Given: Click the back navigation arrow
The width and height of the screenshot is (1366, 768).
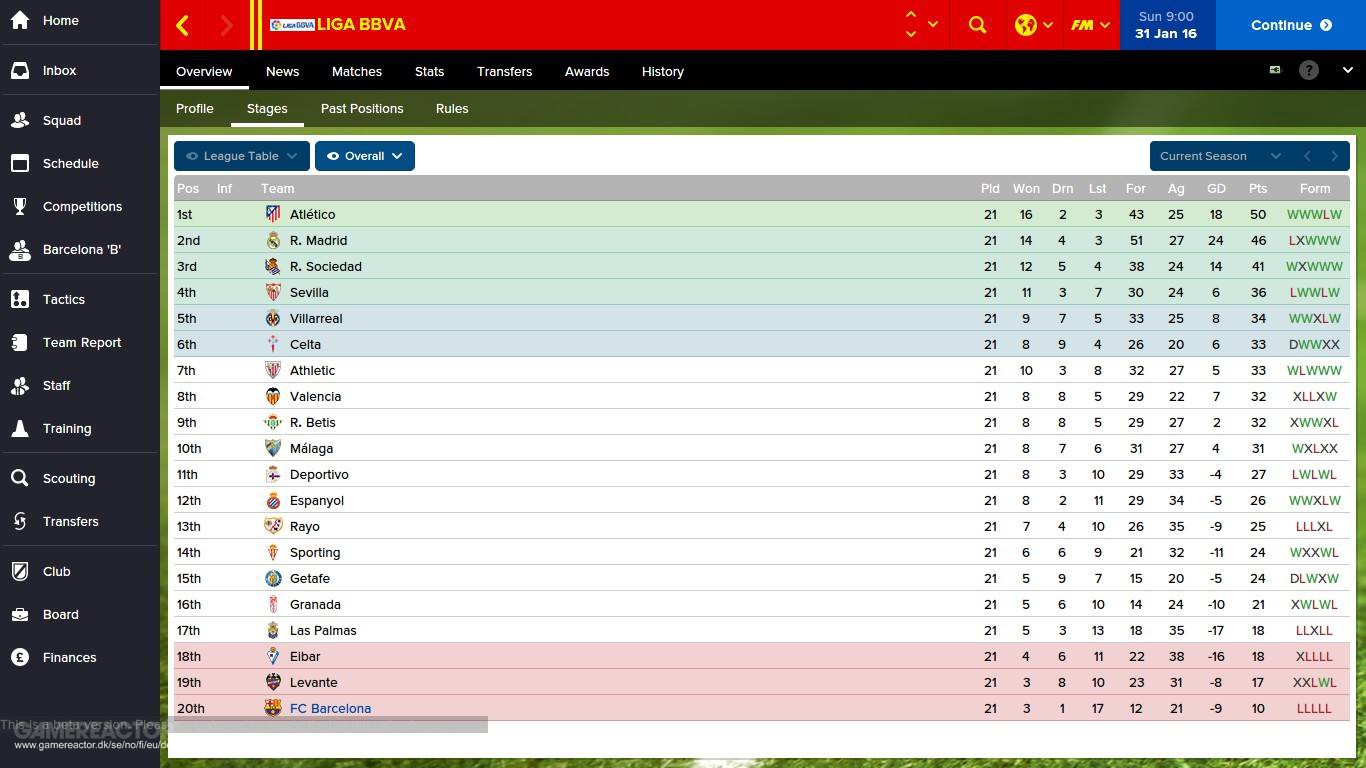Looking at the screenshot, I should (x=183, y=25).
